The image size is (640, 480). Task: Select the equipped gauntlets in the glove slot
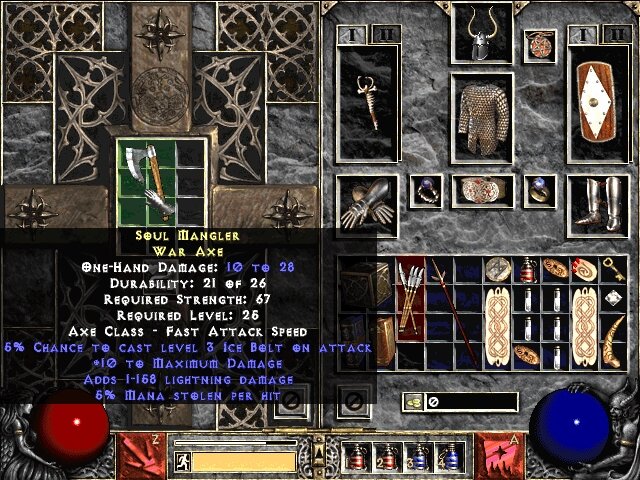point(365,203)
